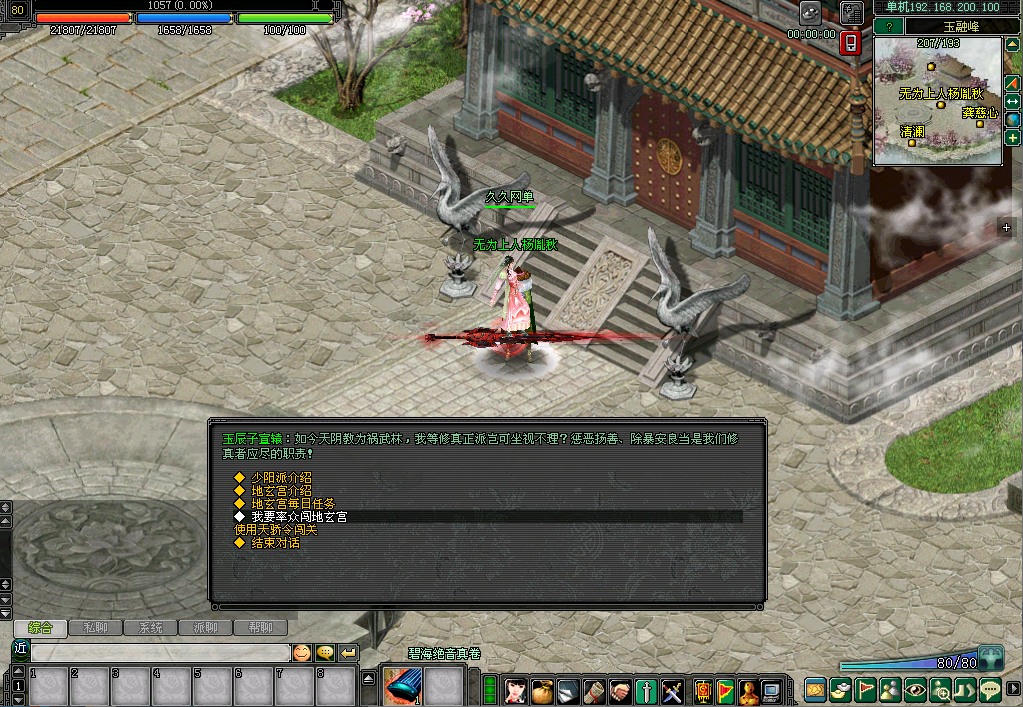Click the chat message input field

[x=160, y=652]
